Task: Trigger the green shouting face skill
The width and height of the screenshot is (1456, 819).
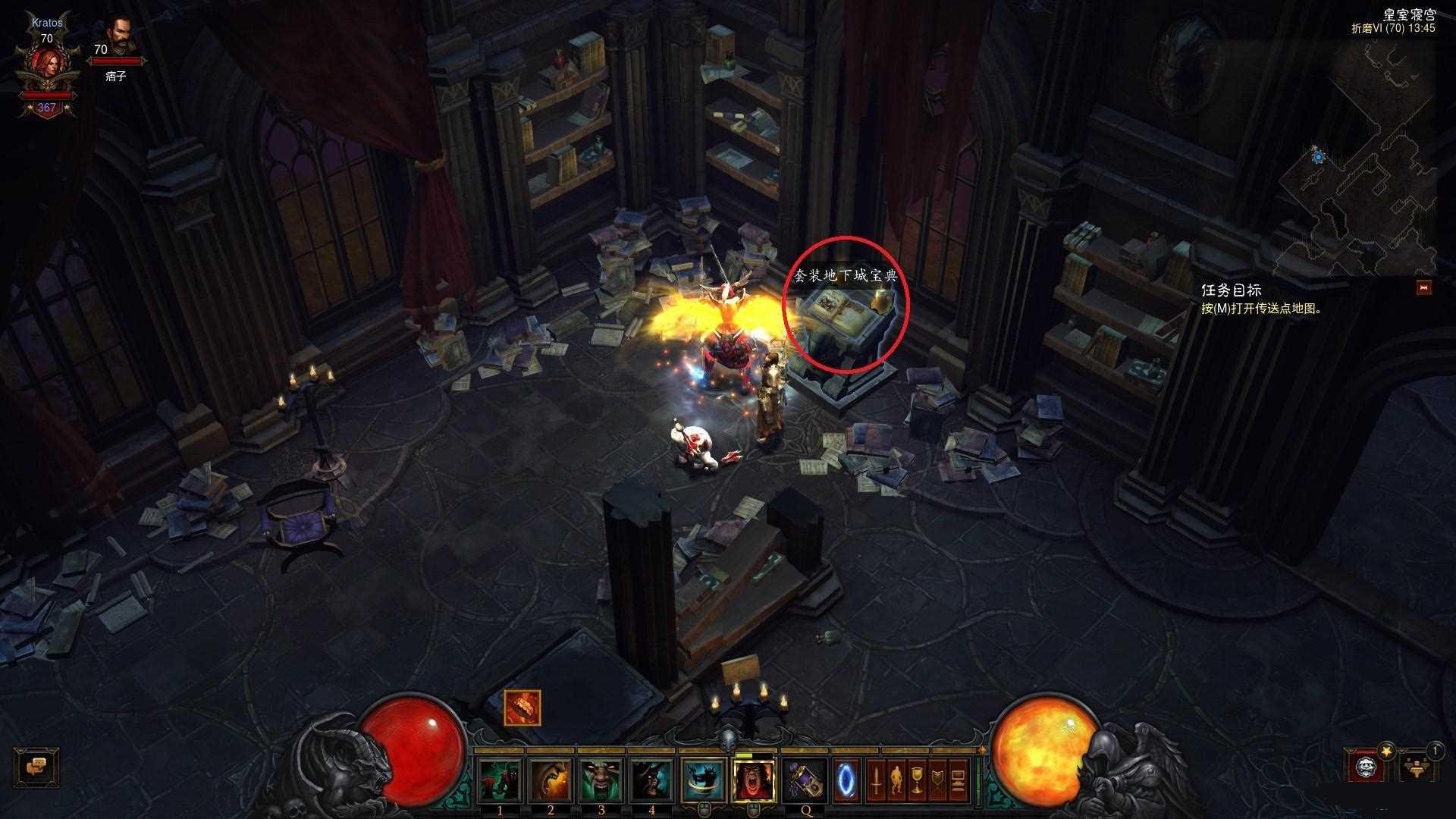Action: click(x=602, y=780)
